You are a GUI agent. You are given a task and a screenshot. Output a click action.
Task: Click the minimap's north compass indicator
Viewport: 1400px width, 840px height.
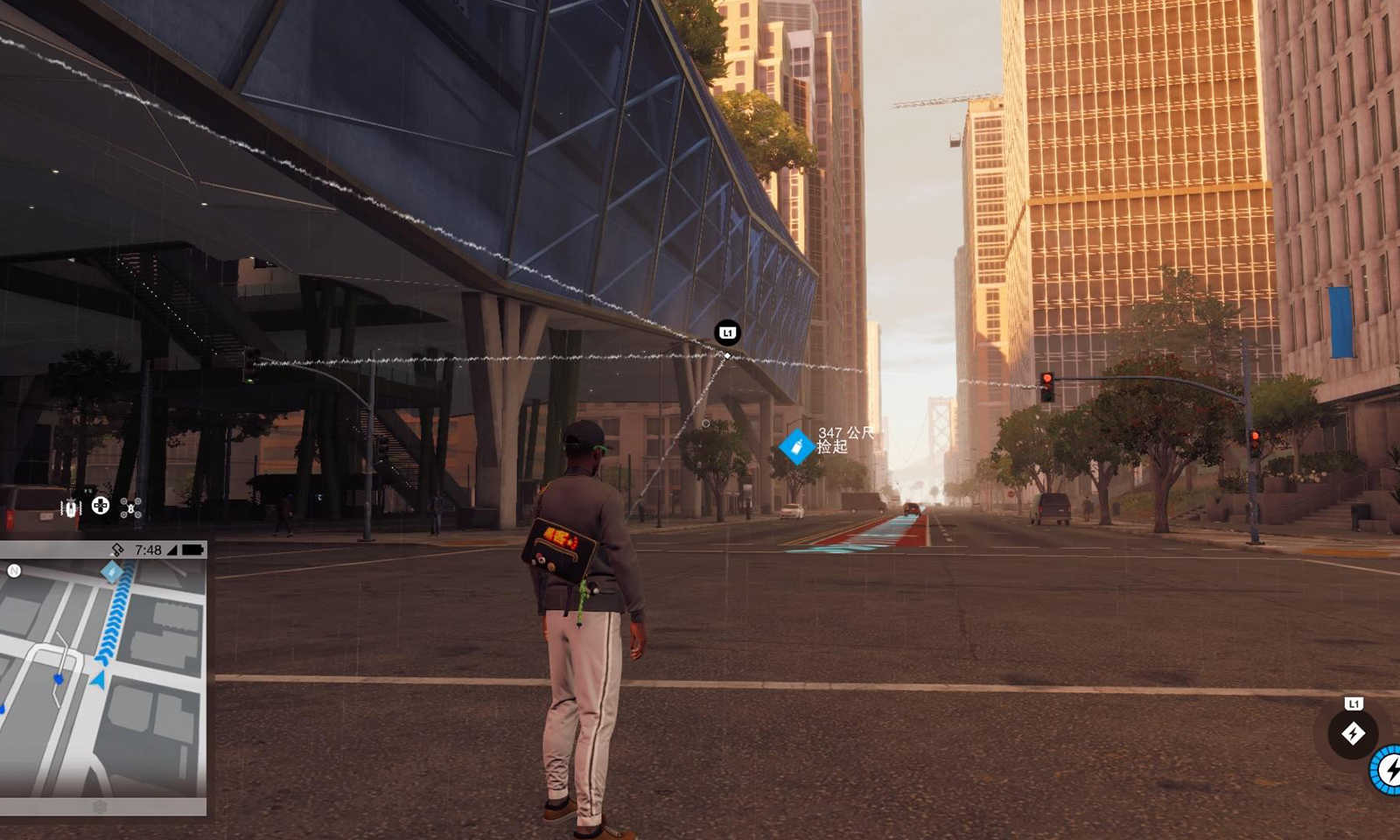tap(14, 571)
